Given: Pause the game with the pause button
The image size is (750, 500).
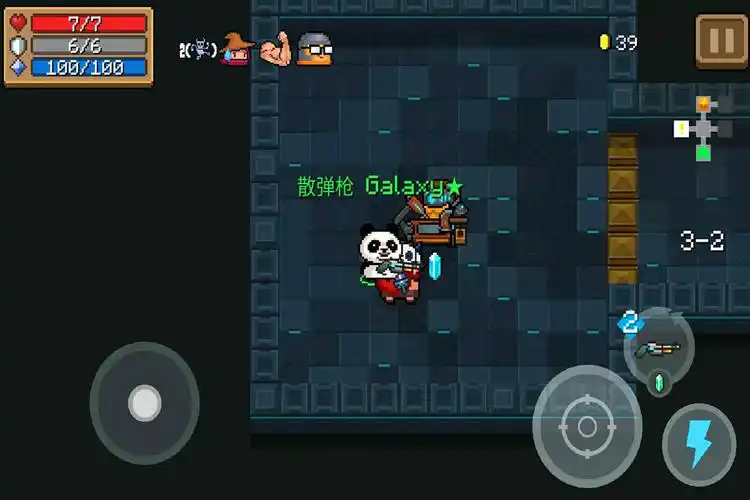Looking at the screenshot, I should 720,41.
